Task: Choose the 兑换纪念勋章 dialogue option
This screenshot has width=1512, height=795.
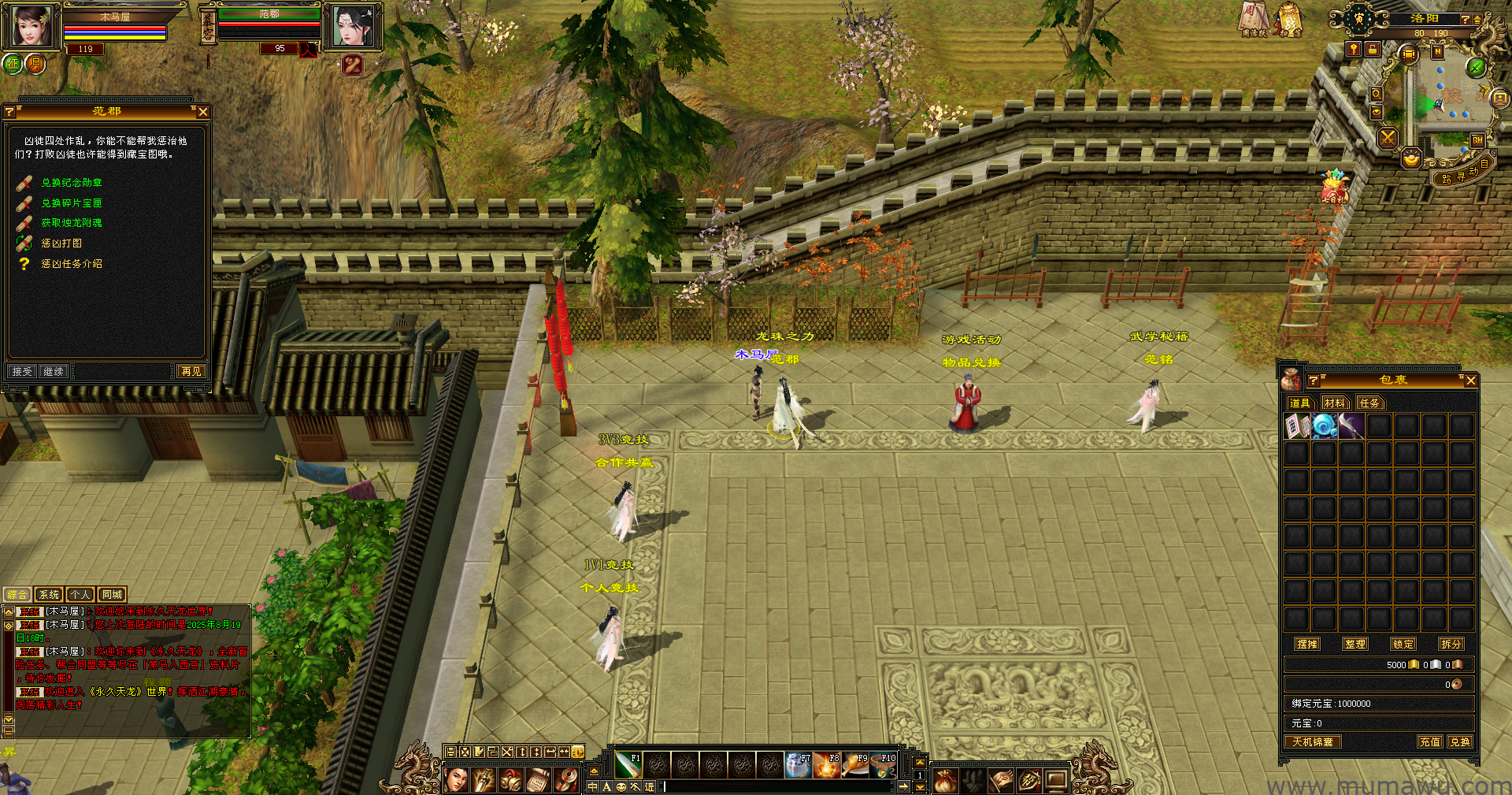Action: [71, 183]
